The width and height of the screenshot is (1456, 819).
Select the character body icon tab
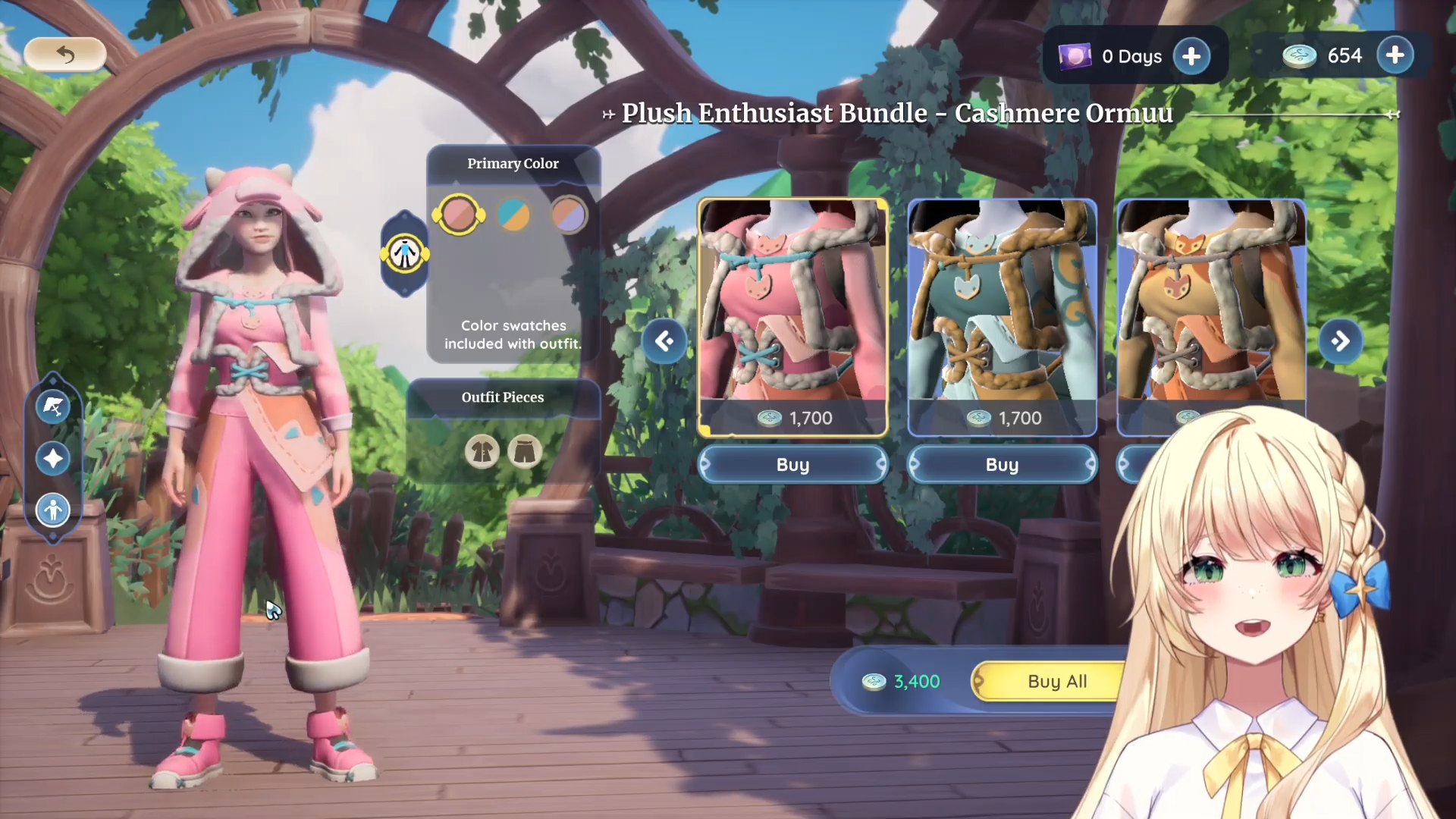(x=405, y=253)
